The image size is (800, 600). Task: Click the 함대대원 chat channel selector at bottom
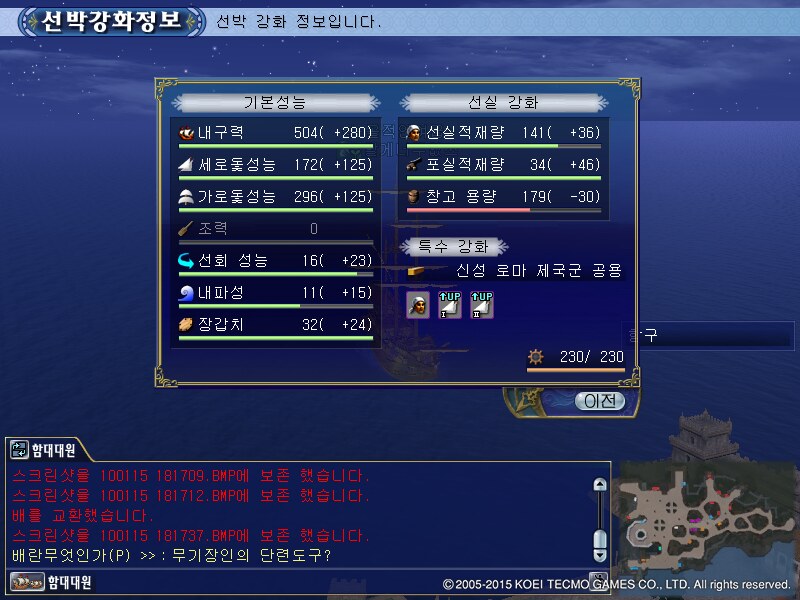[52, 581]
